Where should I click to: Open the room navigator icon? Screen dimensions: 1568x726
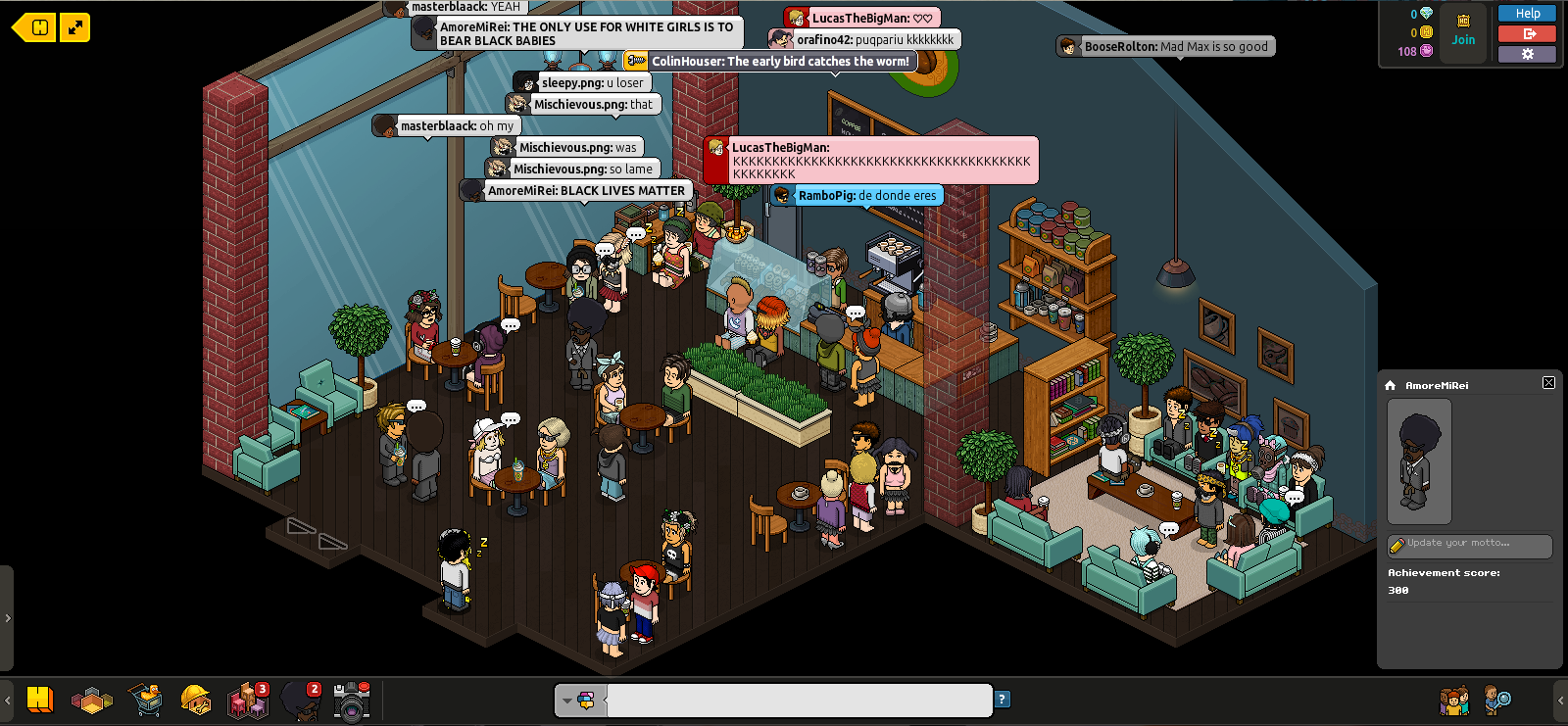[x=92, y=700]
